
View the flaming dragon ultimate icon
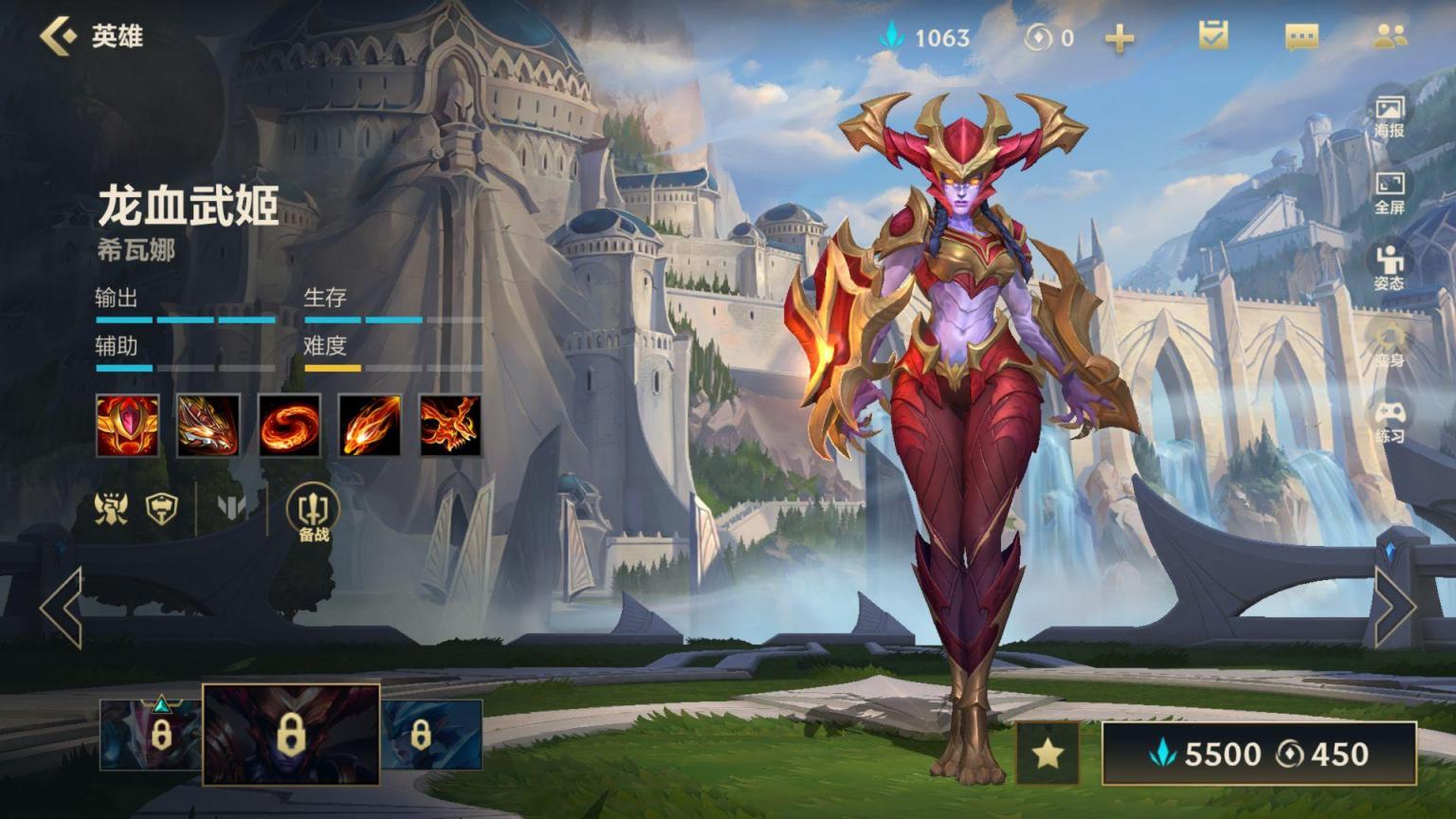tap(450, 426)
